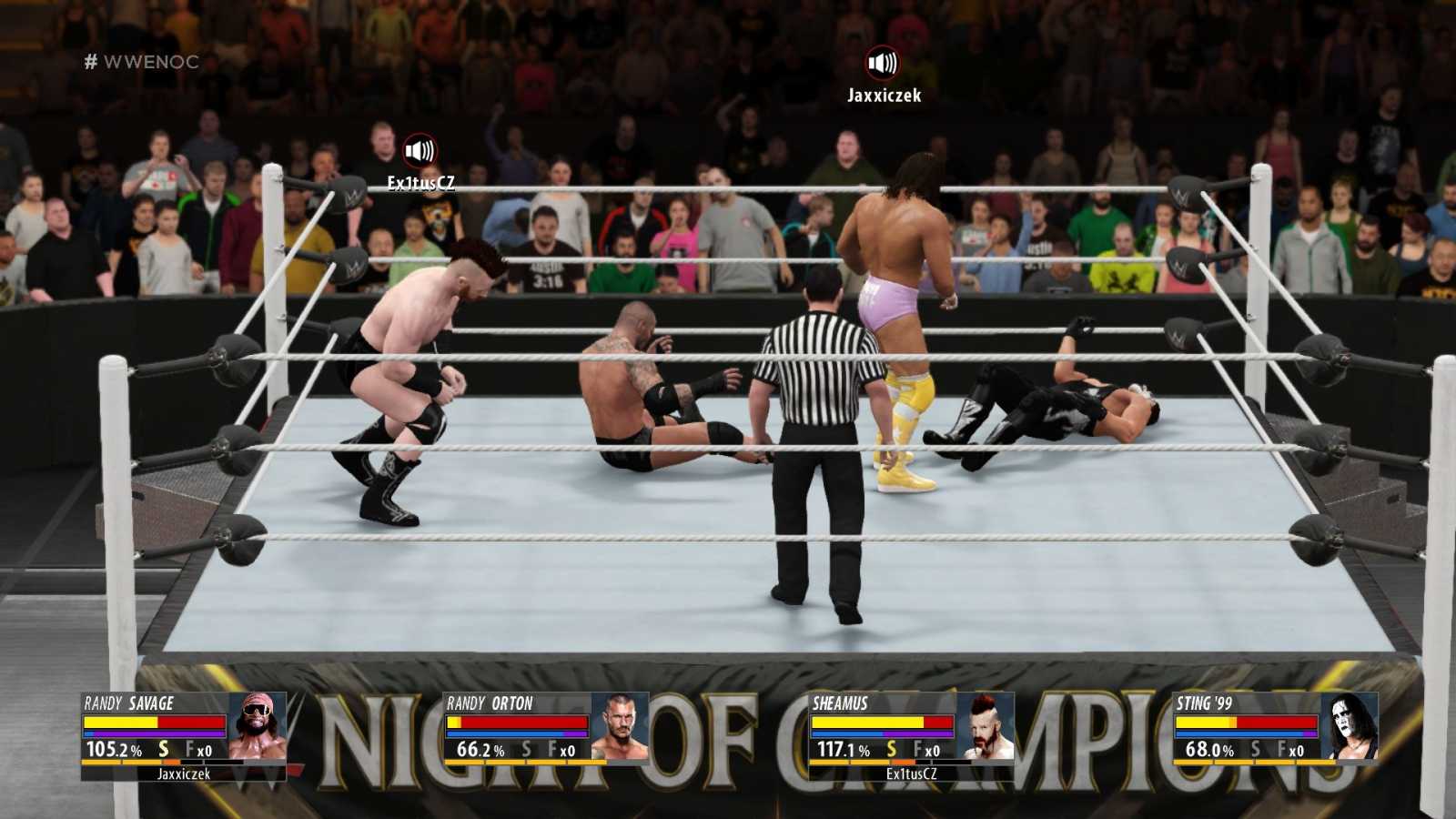Image resolution: width=1456 pixels, height=819 pixels.
Task: Choose Sheamus's portrait in the HUD
Action: (985, 726)
